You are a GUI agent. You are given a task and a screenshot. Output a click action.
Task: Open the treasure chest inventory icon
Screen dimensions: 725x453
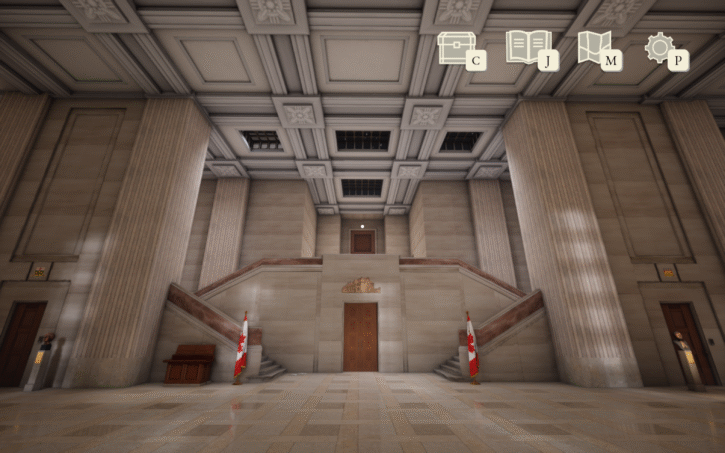(x=456, y=48)
